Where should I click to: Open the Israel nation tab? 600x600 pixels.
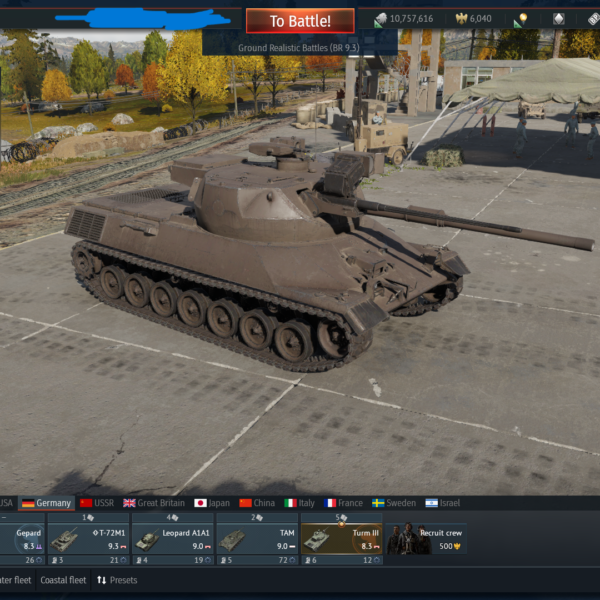[x=443, y=503]
